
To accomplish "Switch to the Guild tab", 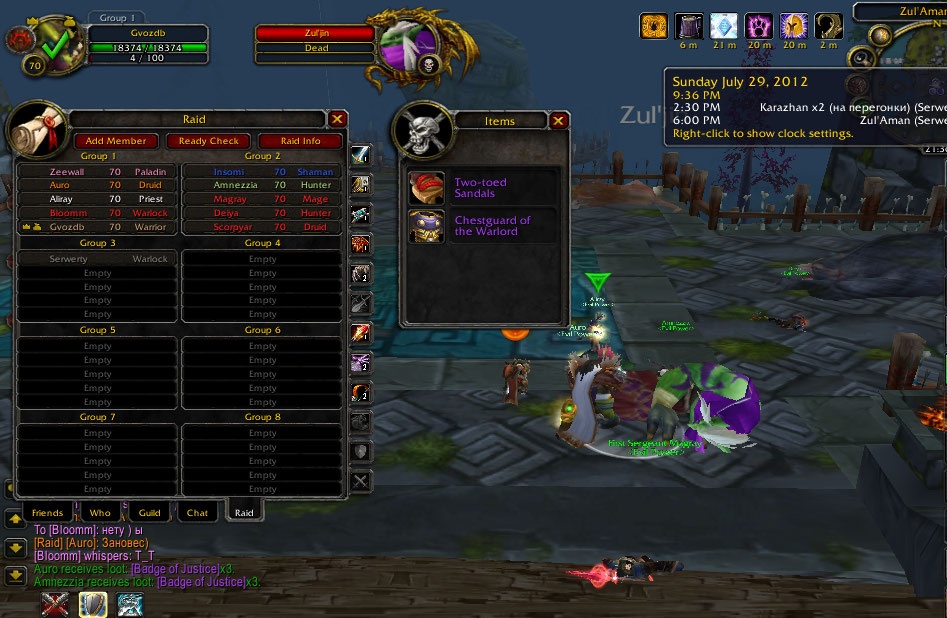I will [x=149, y=512].
